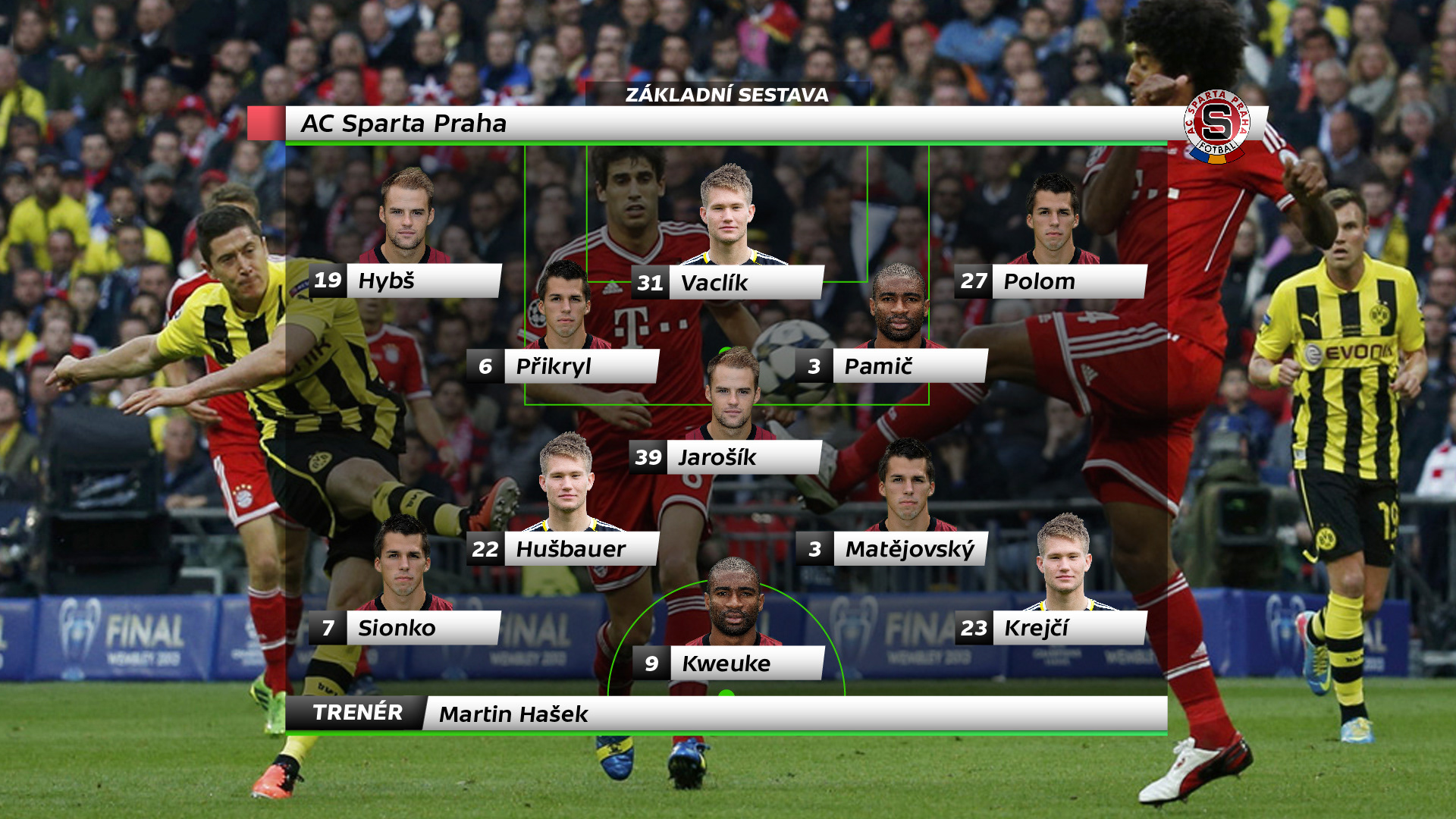Viewport: 1456px width, 819px height.
Task: Pick the Matějovský player plate
Action: 893,548
